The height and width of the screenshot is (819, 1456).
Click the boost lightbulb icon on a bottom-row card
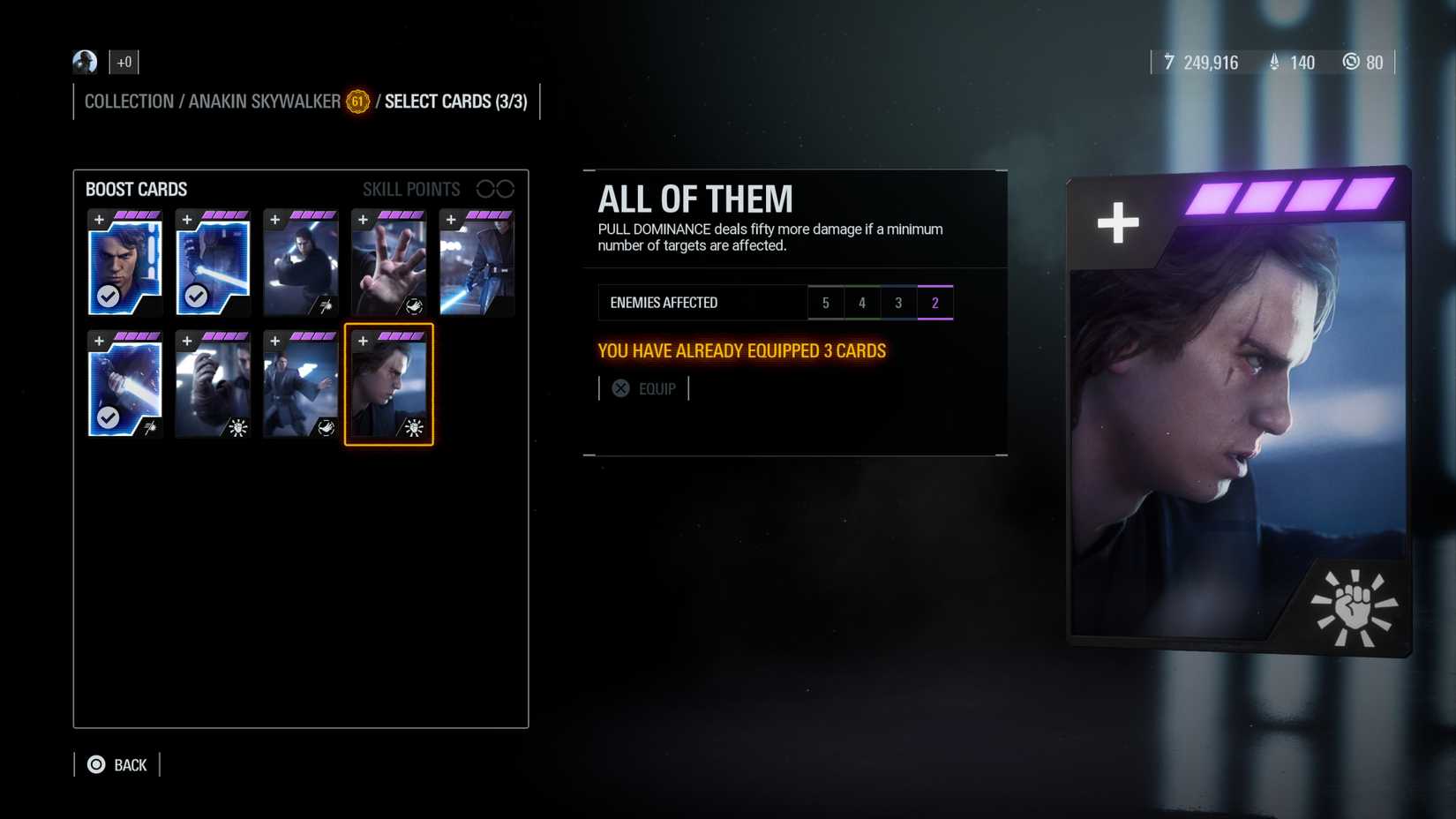tap(237, 429)
